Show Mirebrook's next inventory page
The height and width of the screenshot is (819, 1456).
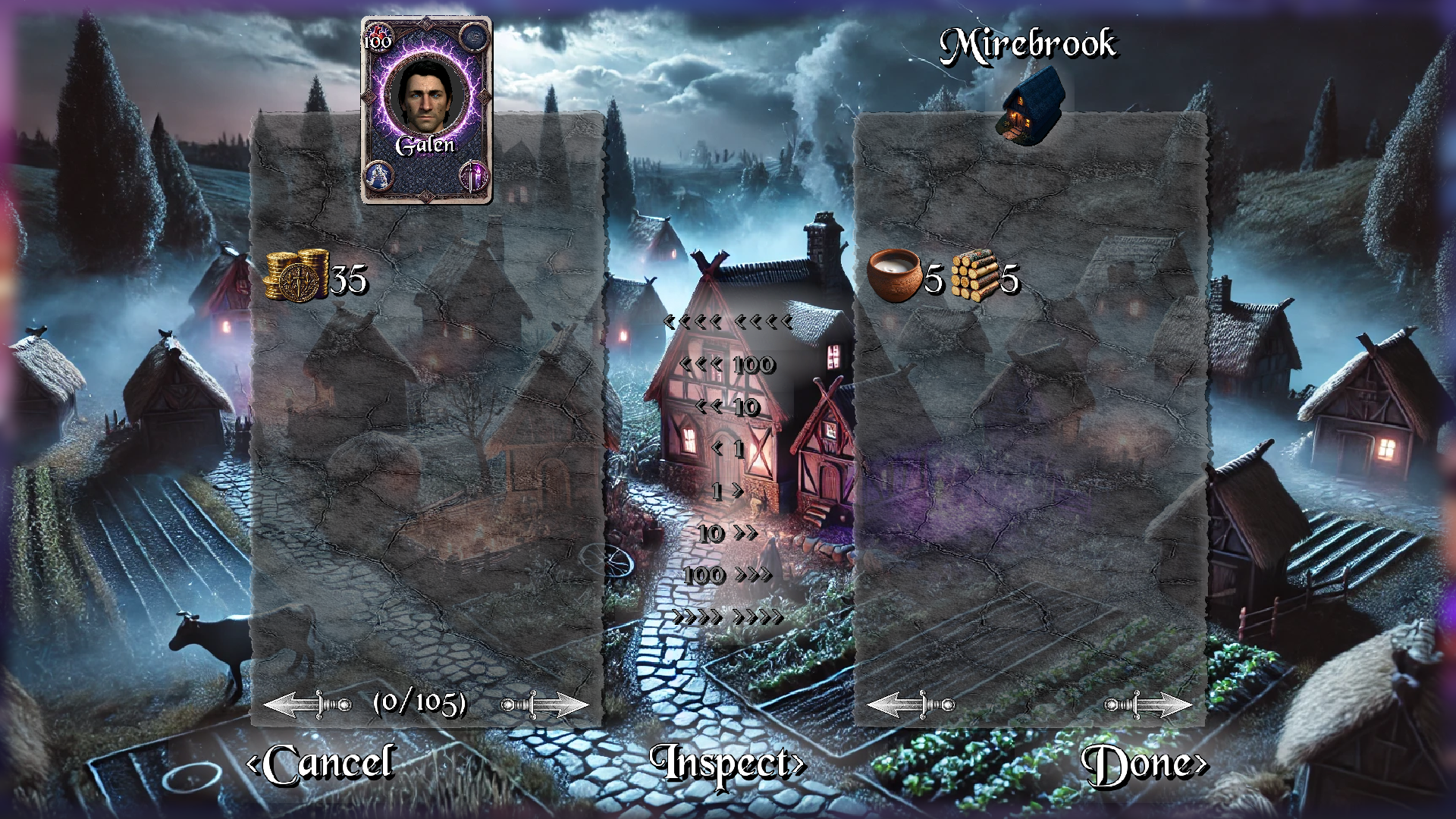point(1148,704)
